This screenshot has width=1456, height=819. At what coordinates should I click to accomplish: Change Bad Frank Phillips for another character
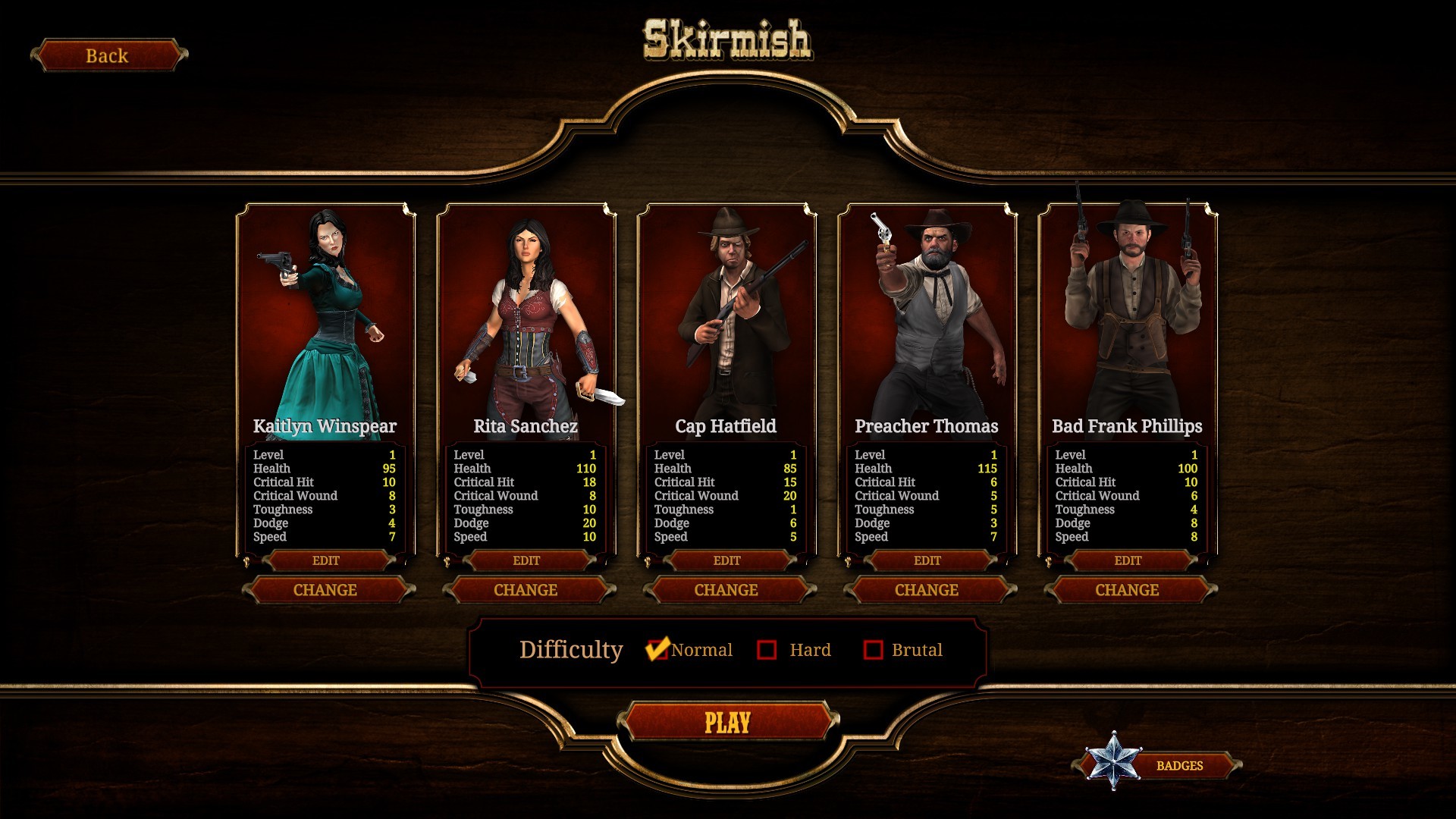click(x=1127, y=590)
